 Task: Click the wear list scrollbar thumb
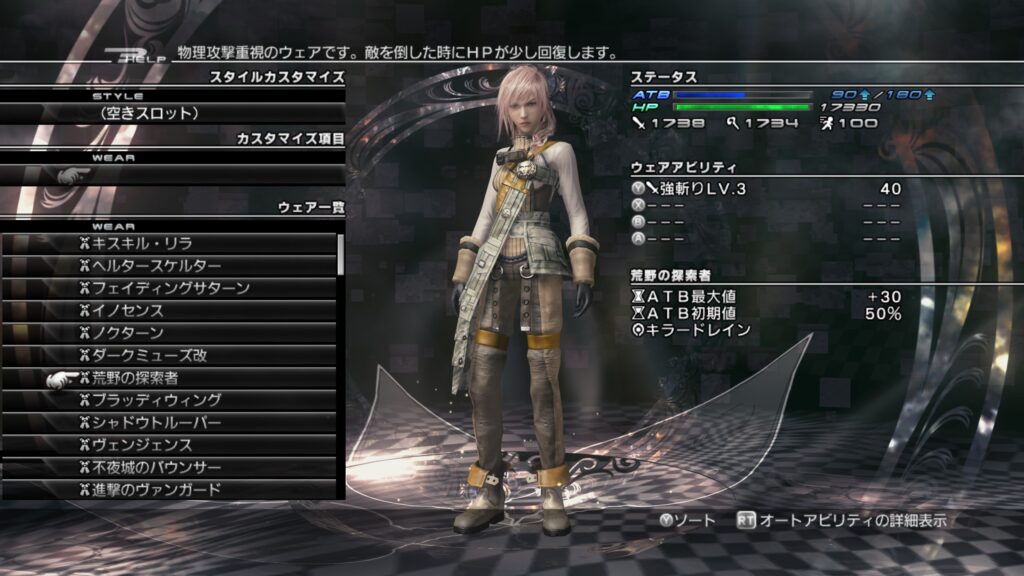[x=341, y=253]
